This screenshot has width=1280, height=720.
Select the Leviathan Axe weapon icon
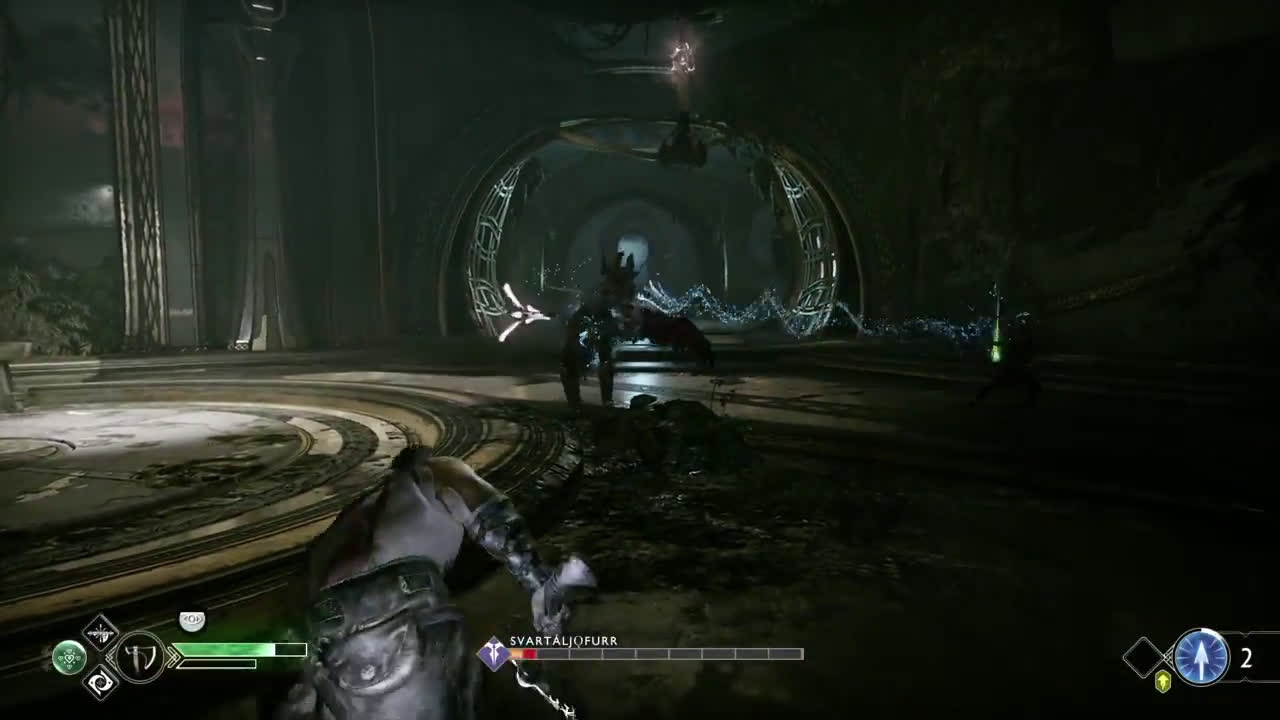141,657
